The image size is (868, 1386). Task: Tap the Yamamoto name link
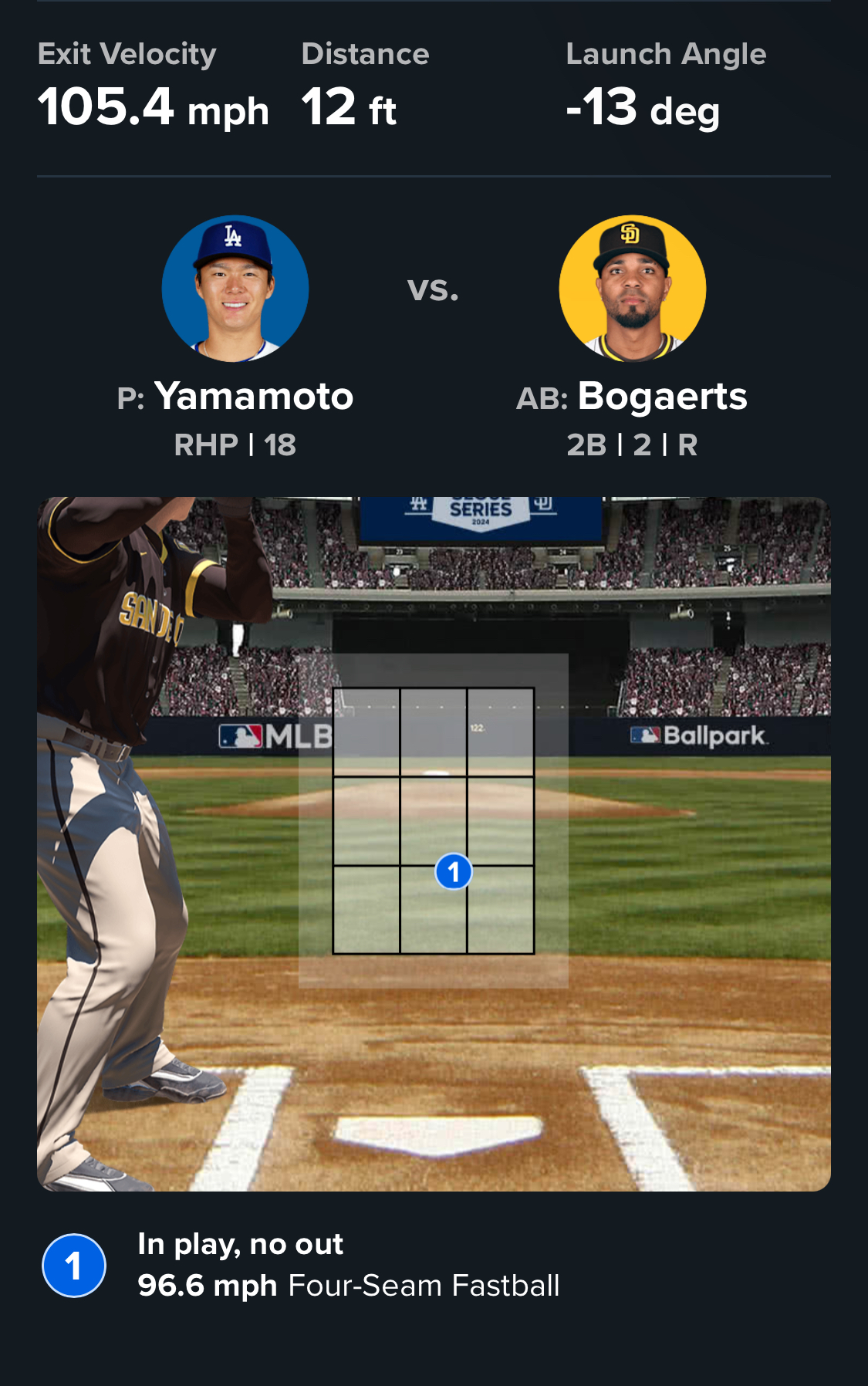coord(253,397)
